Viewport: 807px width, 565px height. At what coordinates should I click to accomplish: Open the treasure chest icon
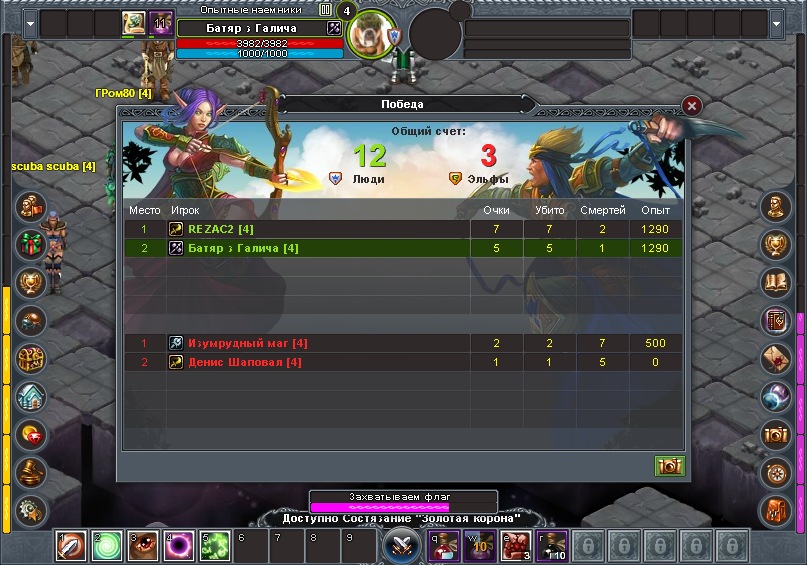tap(32, 358)
